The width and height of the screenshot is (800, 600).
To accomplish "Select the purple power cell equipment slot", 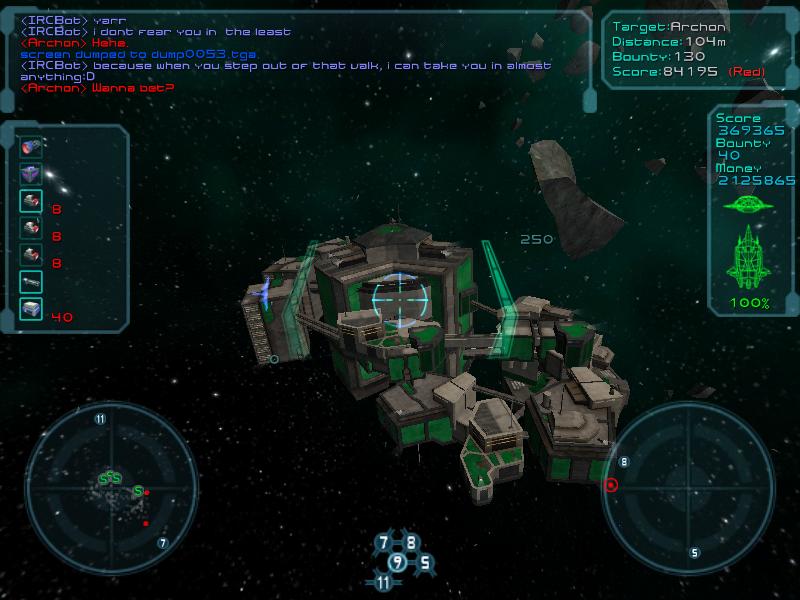I will tap(30, 174).
